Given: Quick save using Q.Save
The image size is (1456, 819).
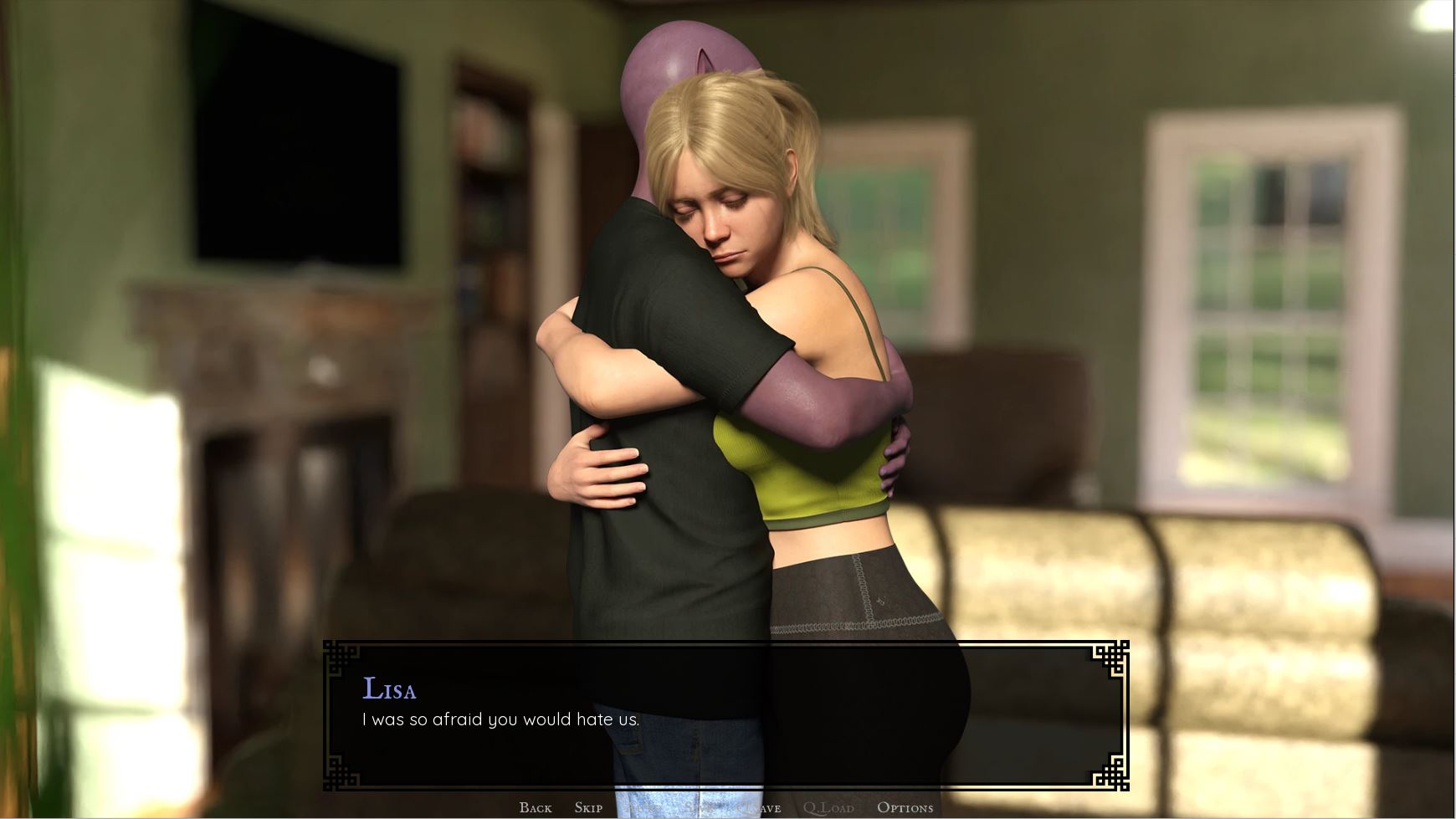Looking at the screenshot, I should [x=762, y=807].
